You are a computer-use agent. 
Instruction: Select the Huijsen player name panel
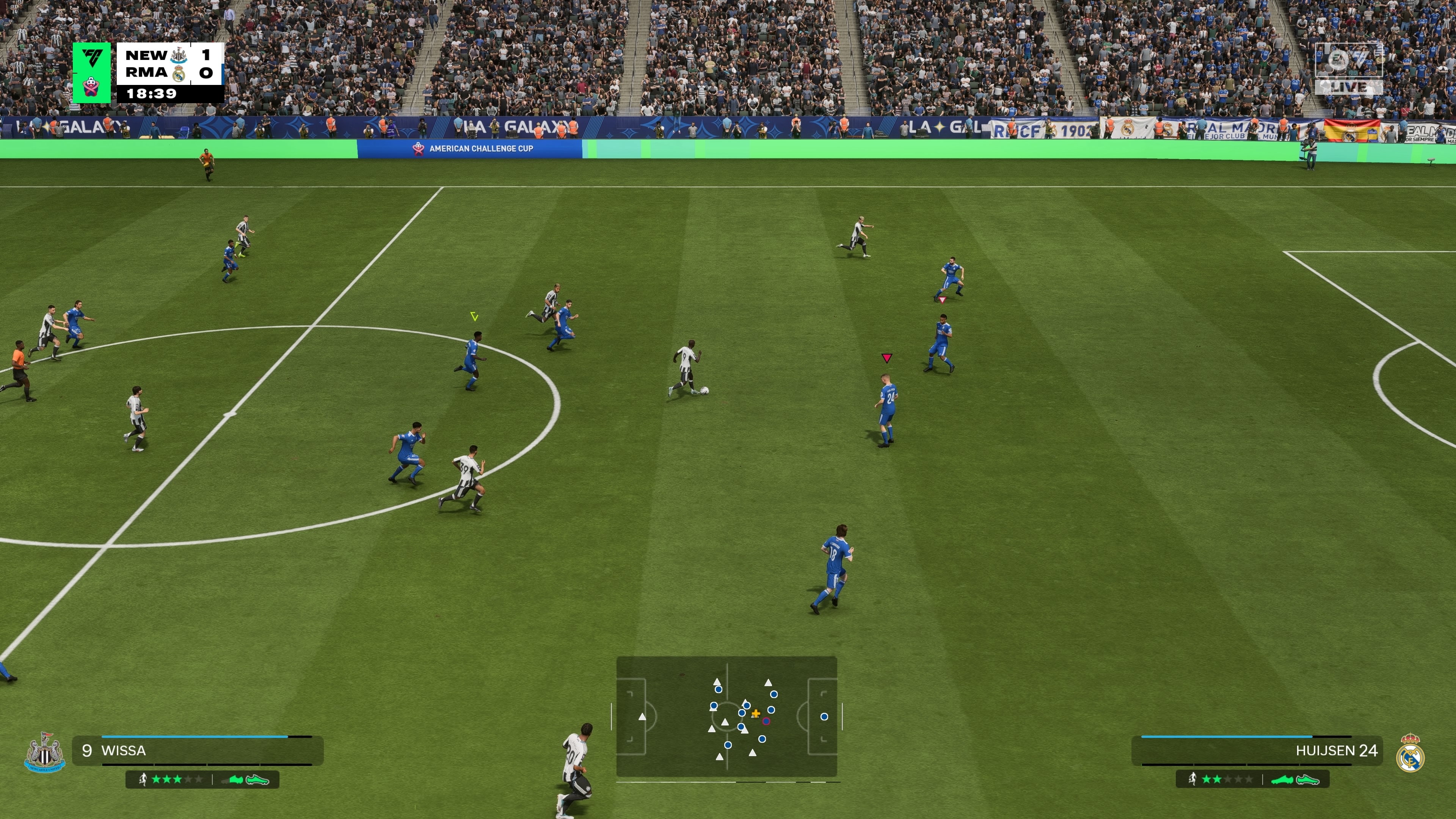click(x=1257, y=751)
